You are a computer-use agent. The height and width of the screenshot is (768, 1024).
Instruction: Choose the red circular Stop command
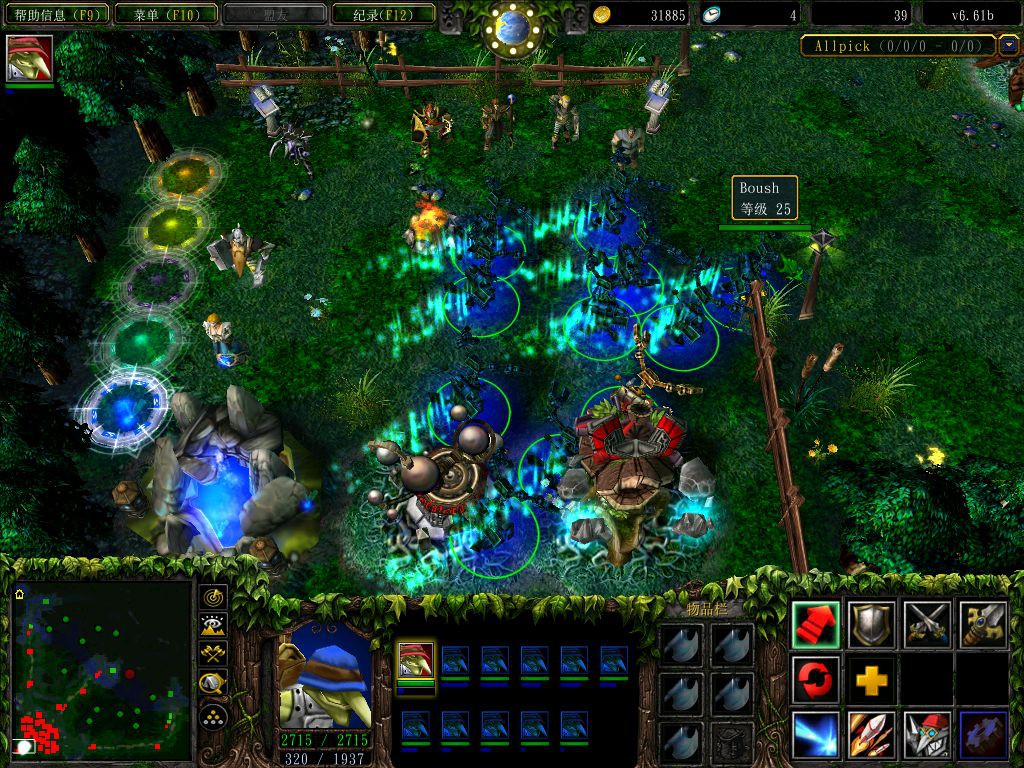815,680
